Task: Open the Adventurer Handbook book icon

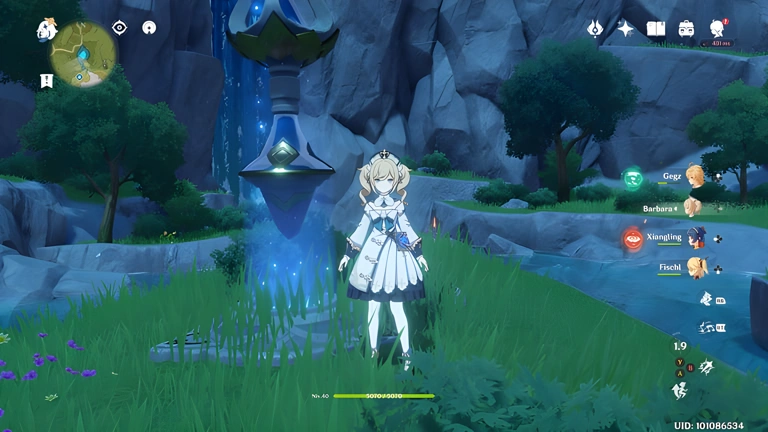Action: 656,29
